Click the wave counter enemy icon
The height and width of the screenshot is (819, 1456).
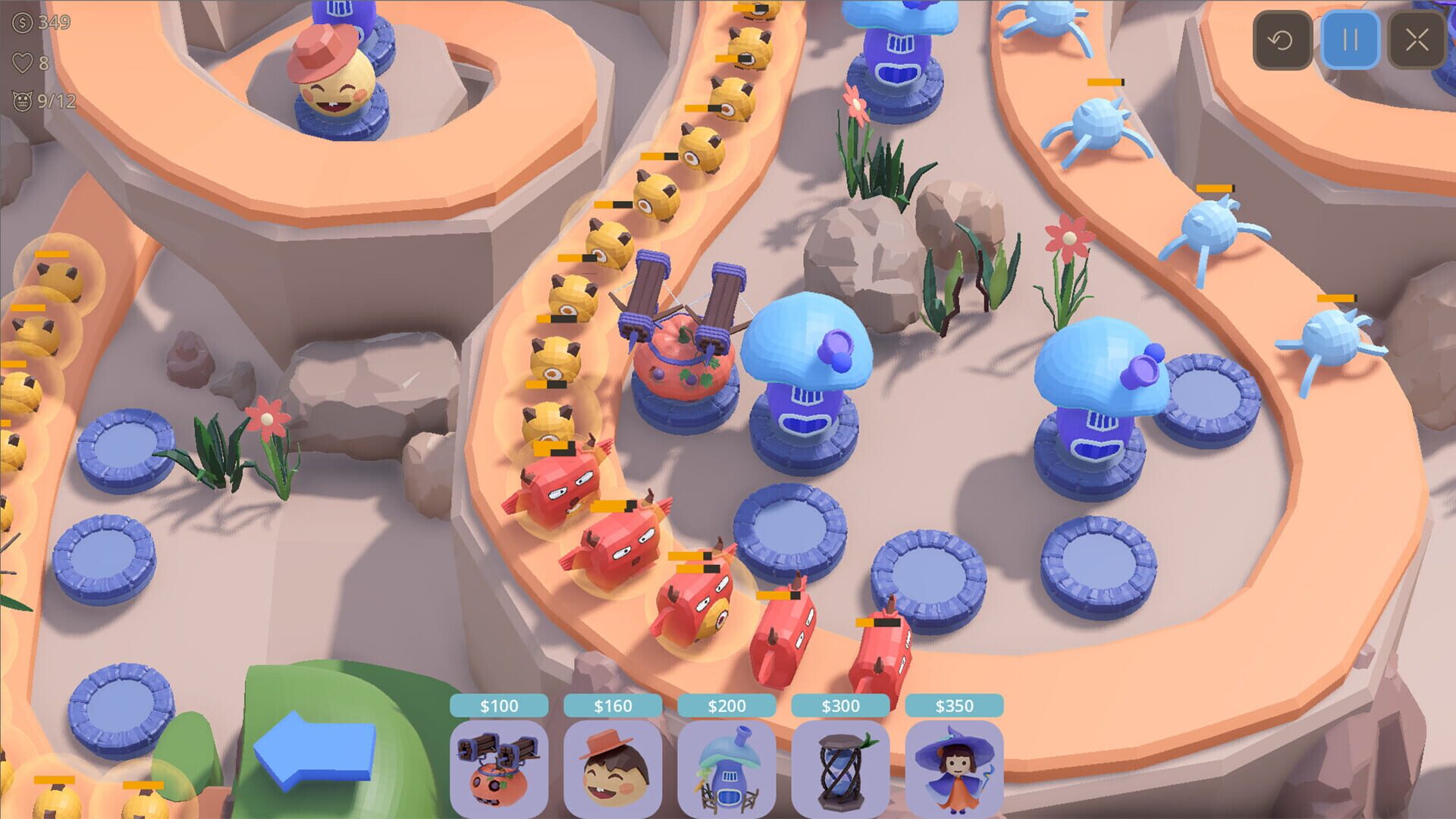tap(24, 97)
